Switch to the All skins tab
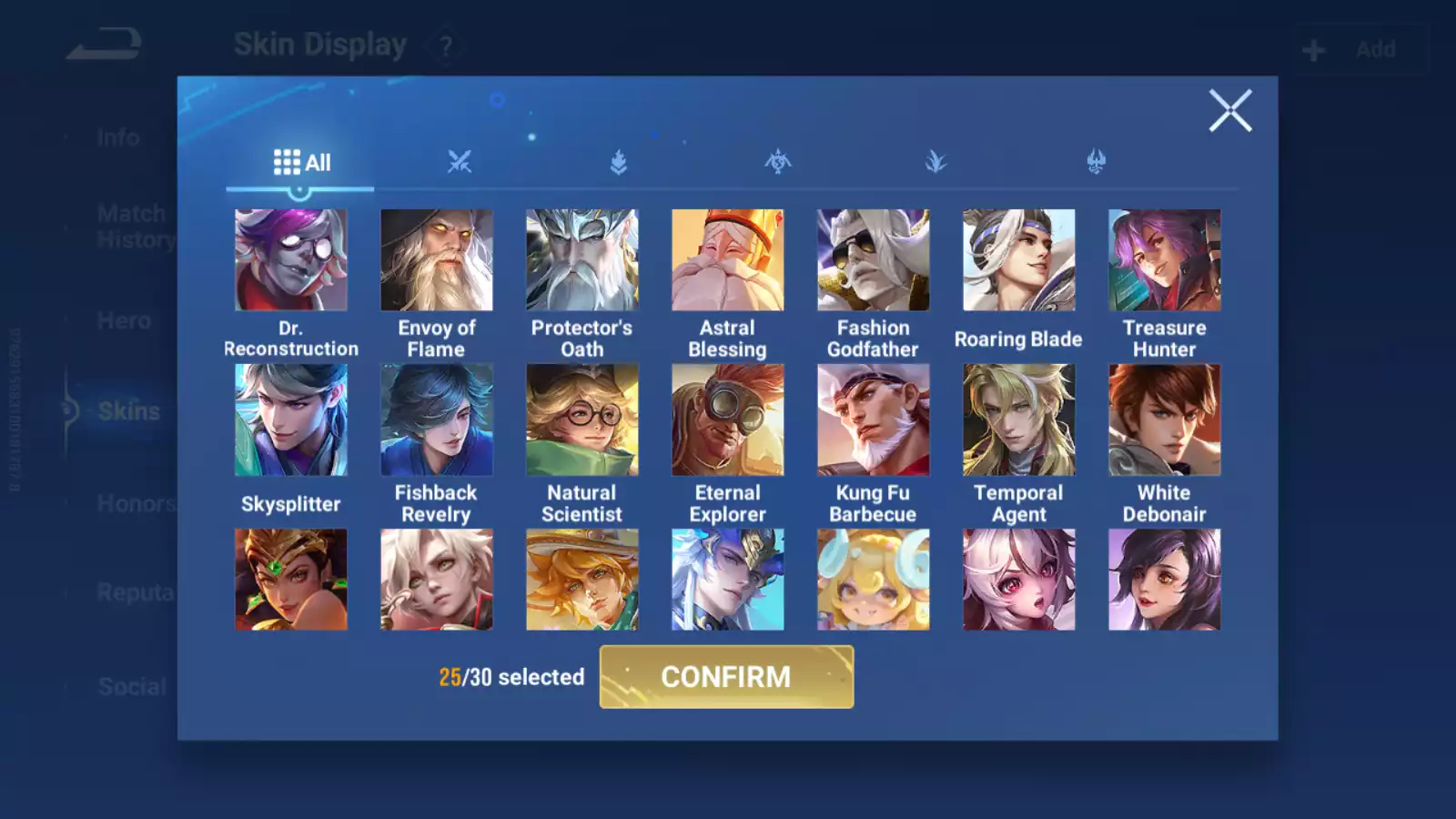The height and width of the screenshot is (819, 1456). [x=301, y=163]
